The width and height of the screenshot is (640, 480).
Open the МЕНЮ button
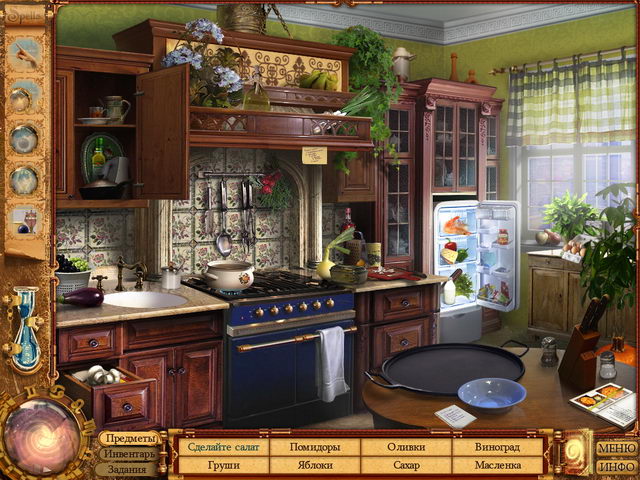point(616,447)
